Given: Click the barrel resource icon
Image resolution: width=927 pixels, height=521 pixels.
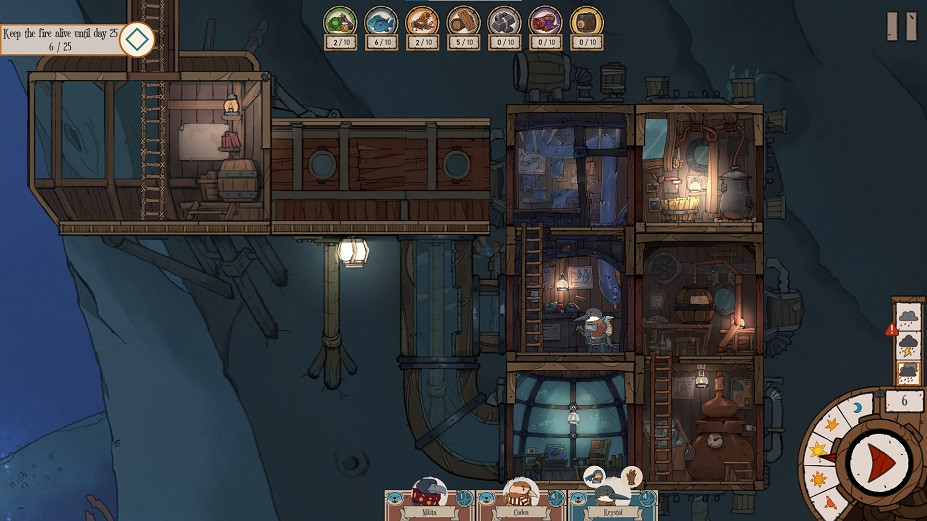Looking at the screenshot, I should coord(586,20).
